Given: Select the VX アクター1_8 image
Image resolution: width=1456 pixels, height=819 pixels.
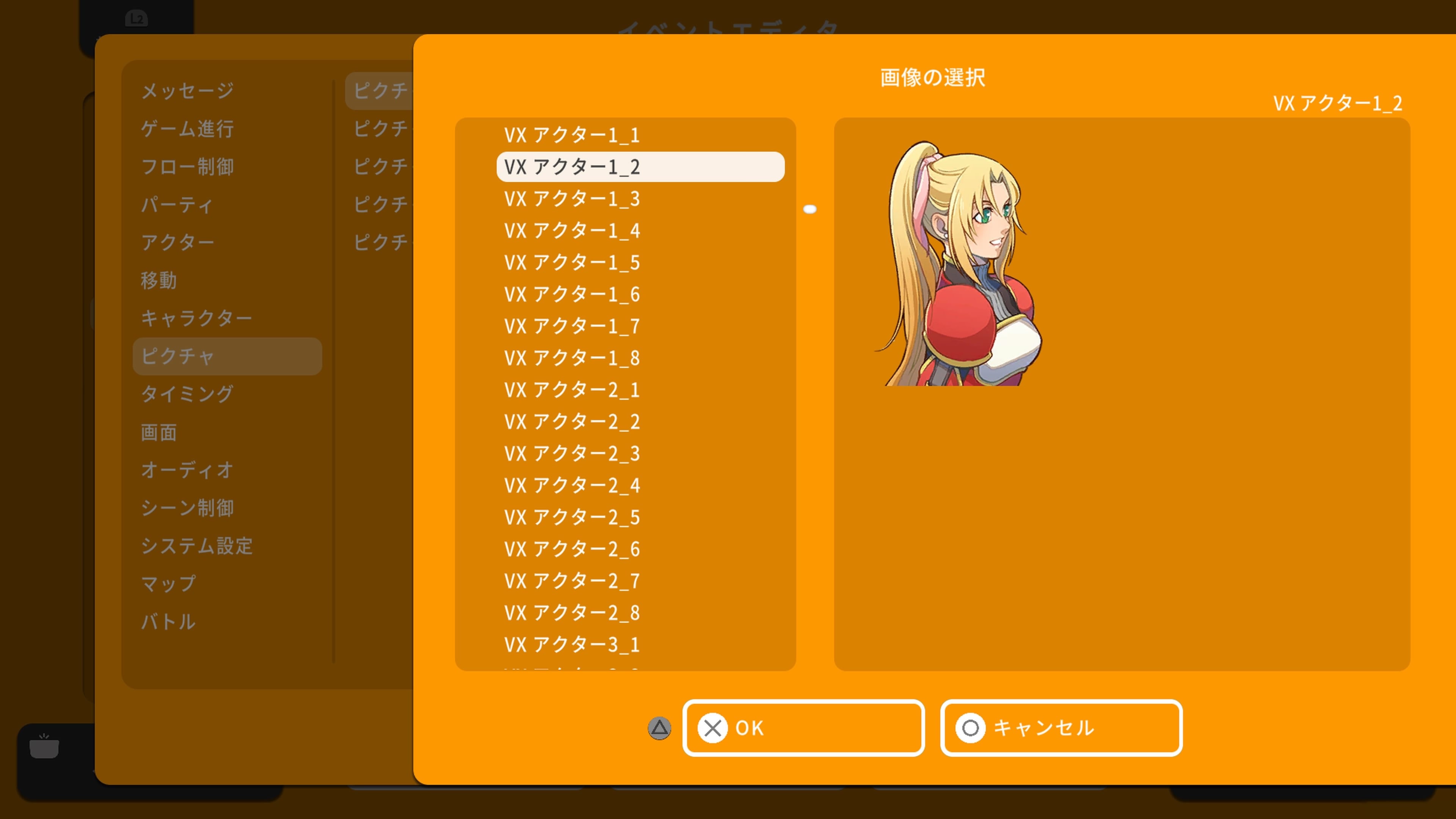Looking at the screenshot, I should pyautogui.click(x=572, y=358).
